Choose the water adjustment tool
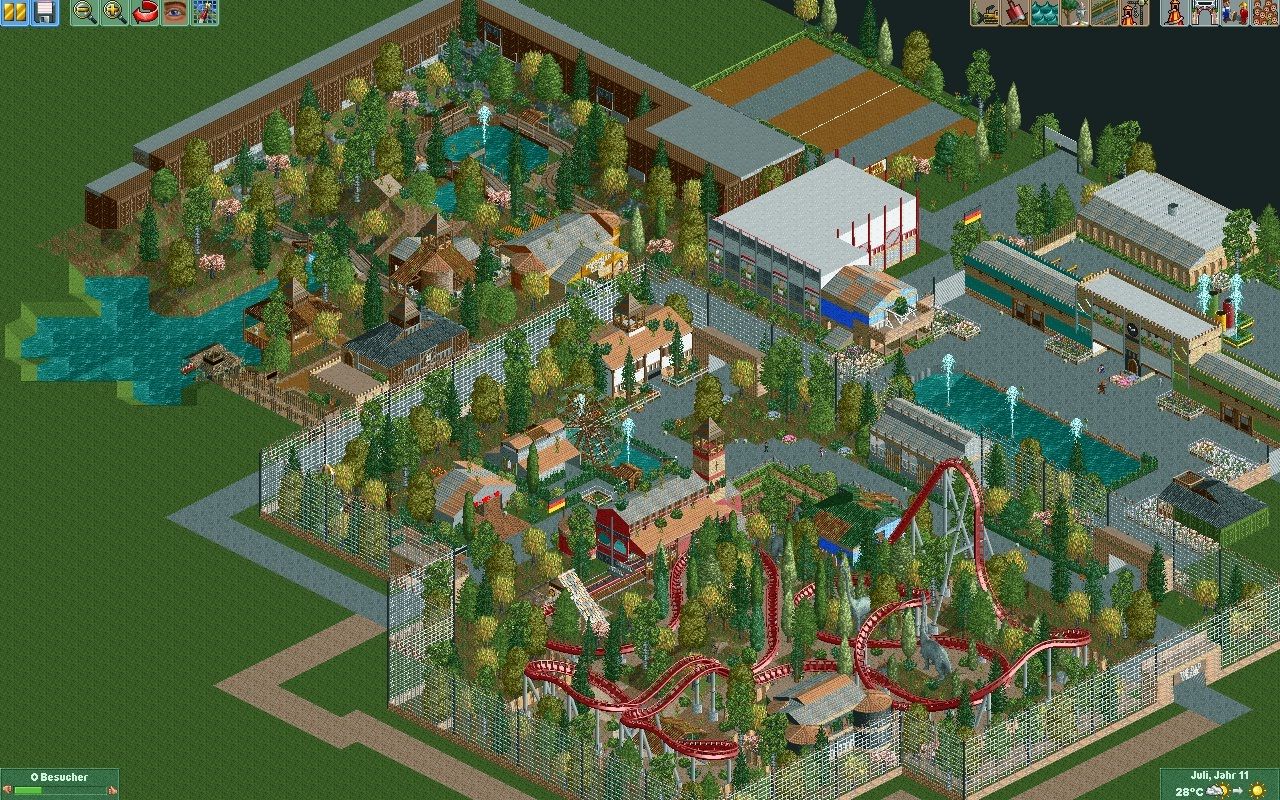 tap(1045, 13)
